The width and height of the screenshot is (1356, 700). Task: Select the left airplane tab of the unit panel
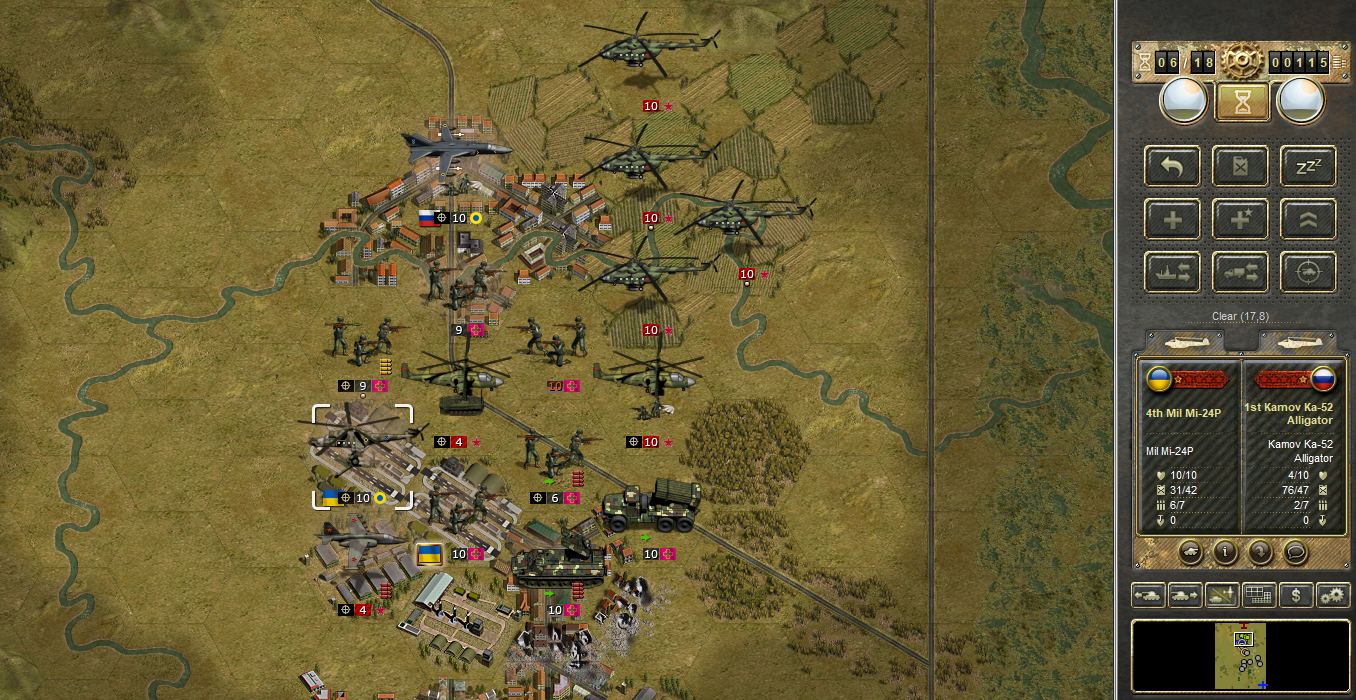click(x=1187, y=341)
